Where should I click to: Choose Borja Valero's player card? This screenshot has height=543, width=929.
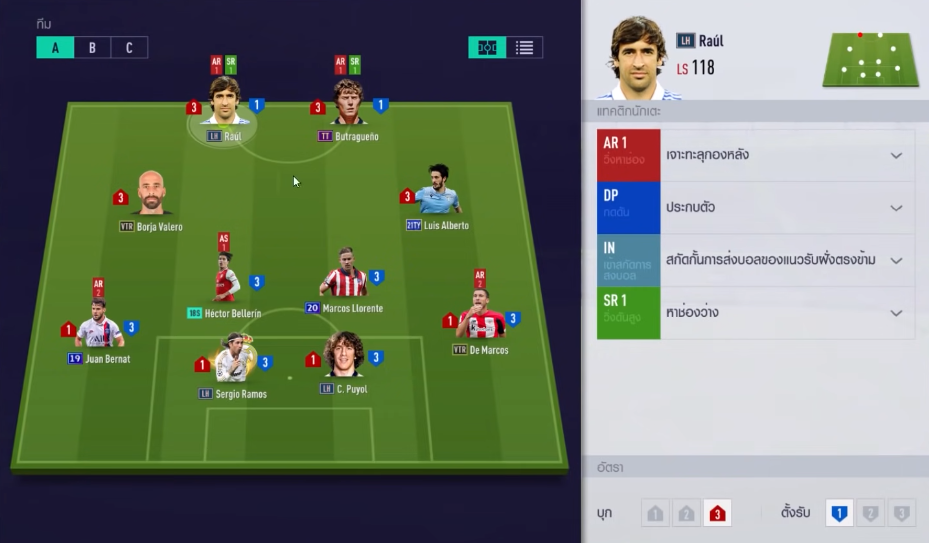click(x=151, y=195)
